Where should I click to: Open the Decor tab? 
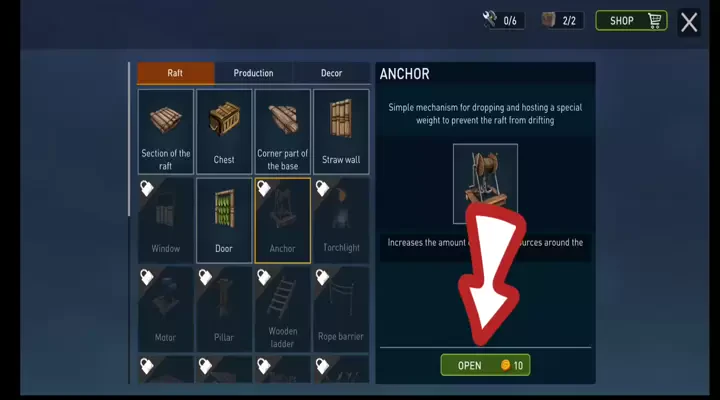(x=331, y=73)
